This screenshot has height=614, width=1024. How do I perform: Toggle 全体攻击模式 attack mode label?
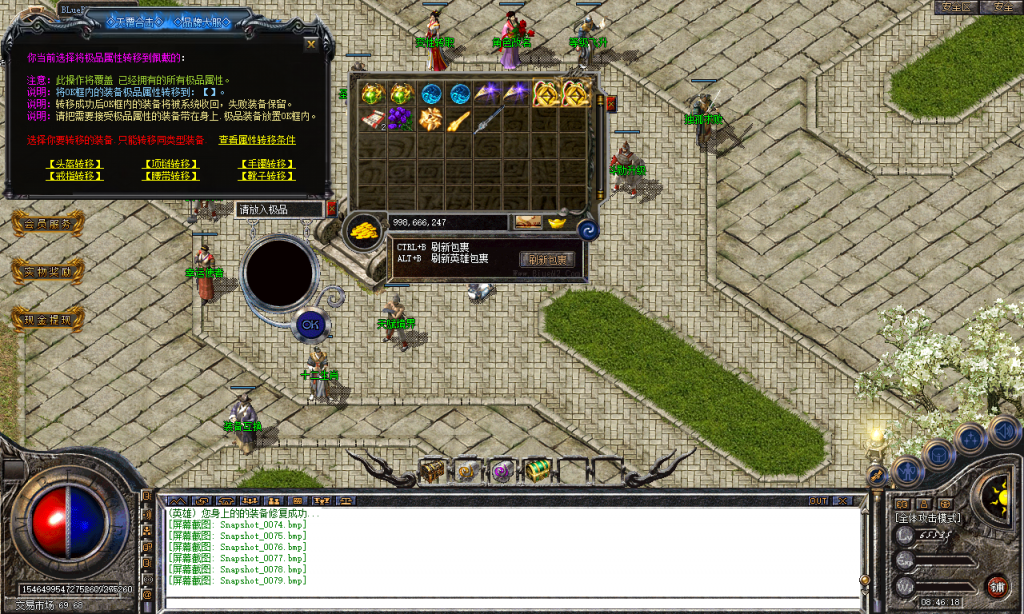pyautogui.click(x=928, y=518)
